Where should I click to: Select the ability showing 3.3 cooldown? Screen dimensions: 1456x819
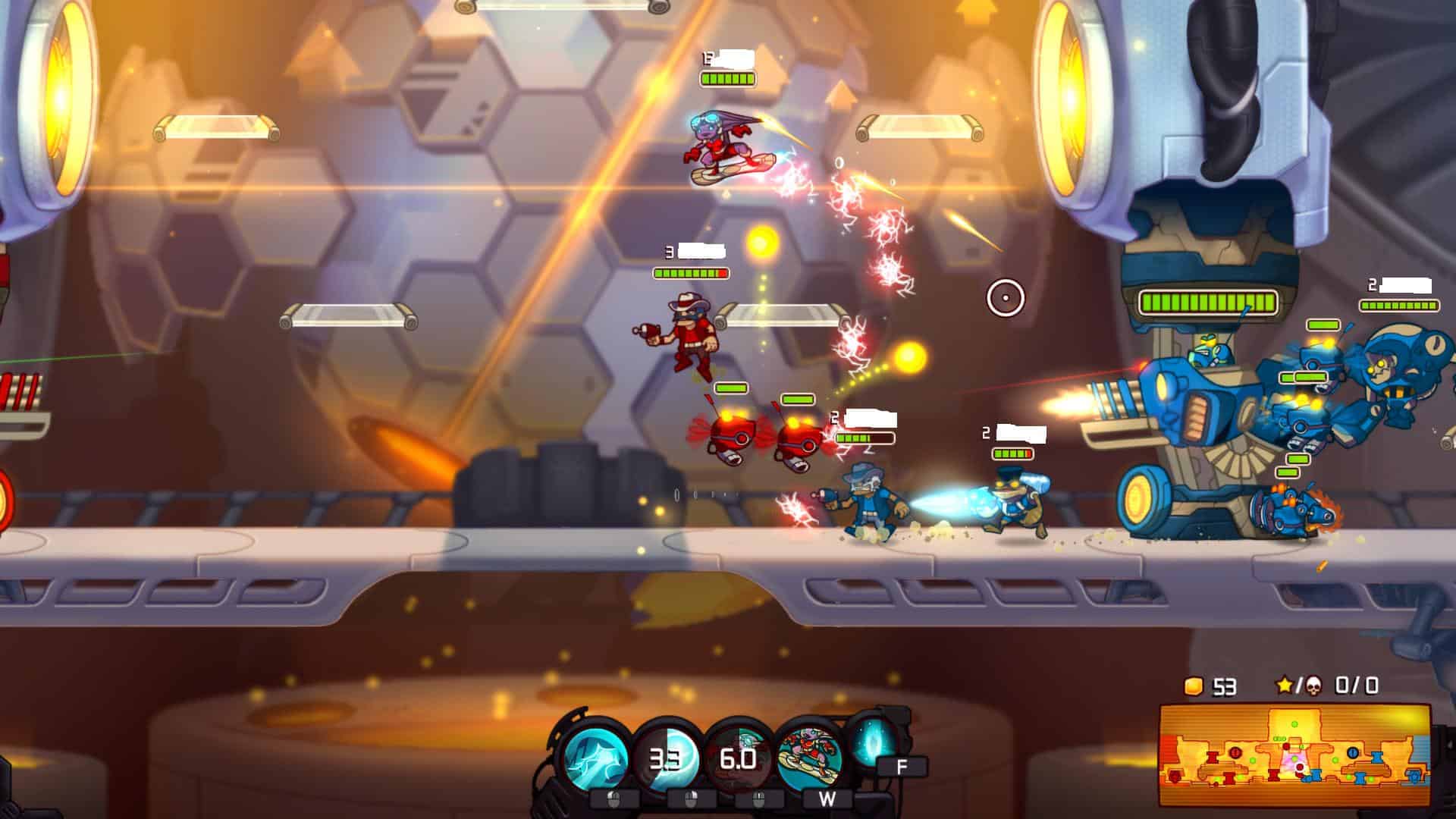[x=666, y=757]
